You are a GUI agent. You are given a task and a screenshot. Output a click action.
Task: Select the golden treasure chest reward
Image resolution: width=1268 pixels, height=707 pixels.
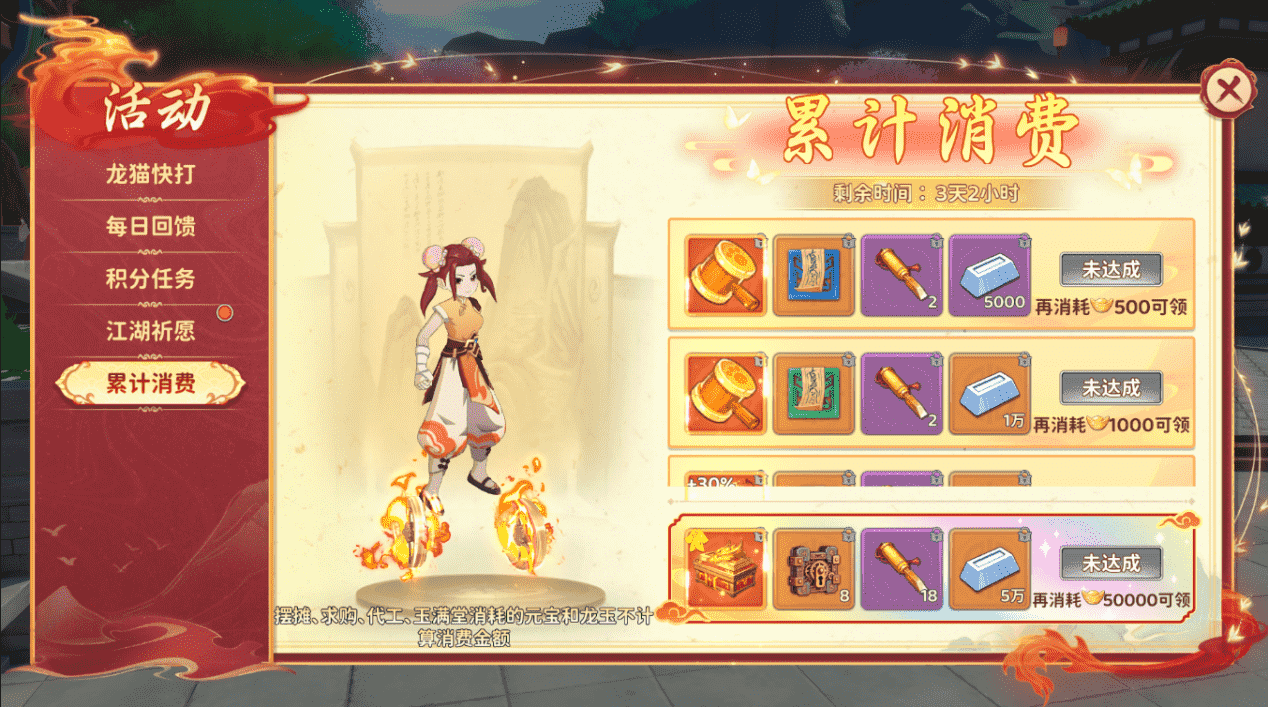726,569
